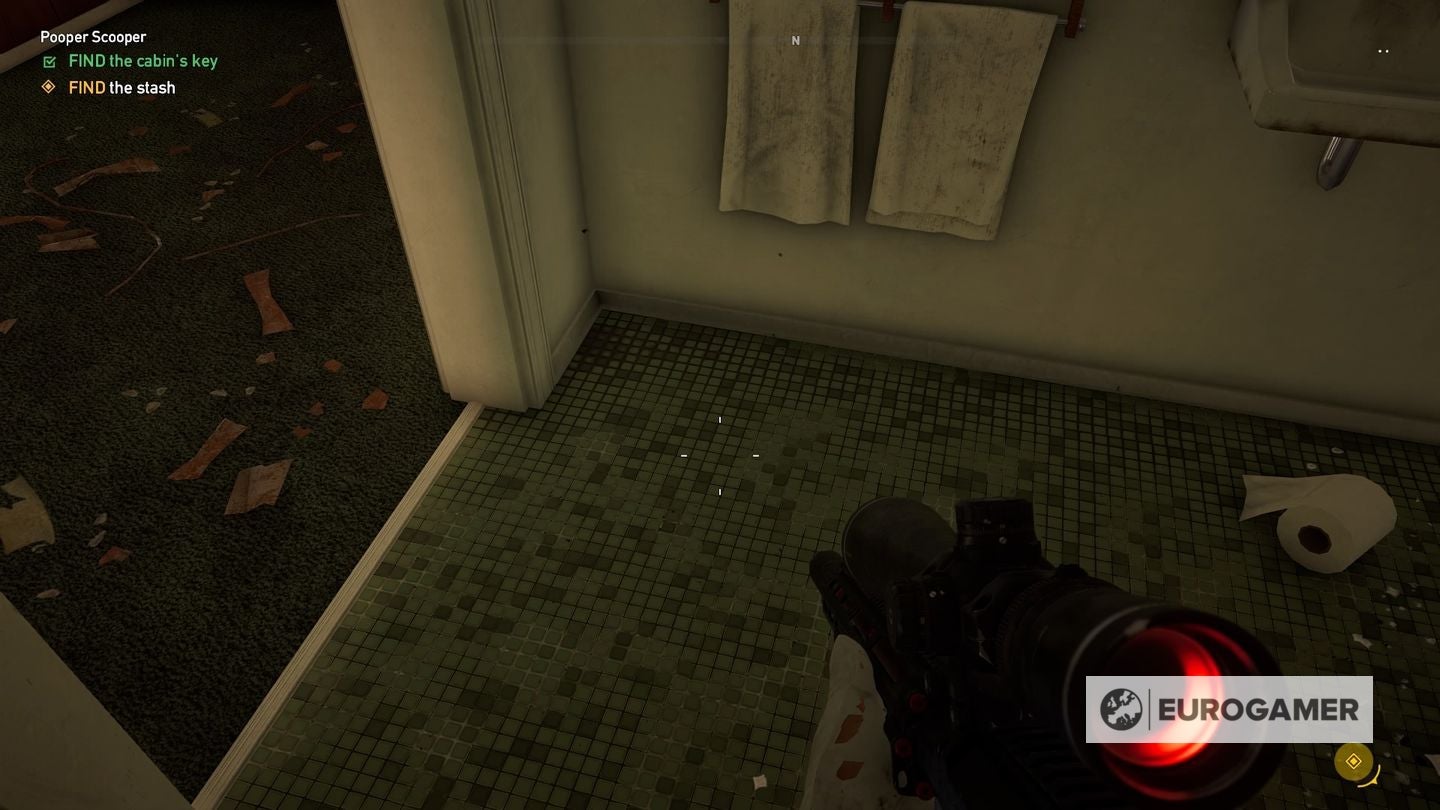The width and height of the screenshot is (1440, 810).
Task: Select the gold stash waypoint marker
Action: pos(1355,761)
